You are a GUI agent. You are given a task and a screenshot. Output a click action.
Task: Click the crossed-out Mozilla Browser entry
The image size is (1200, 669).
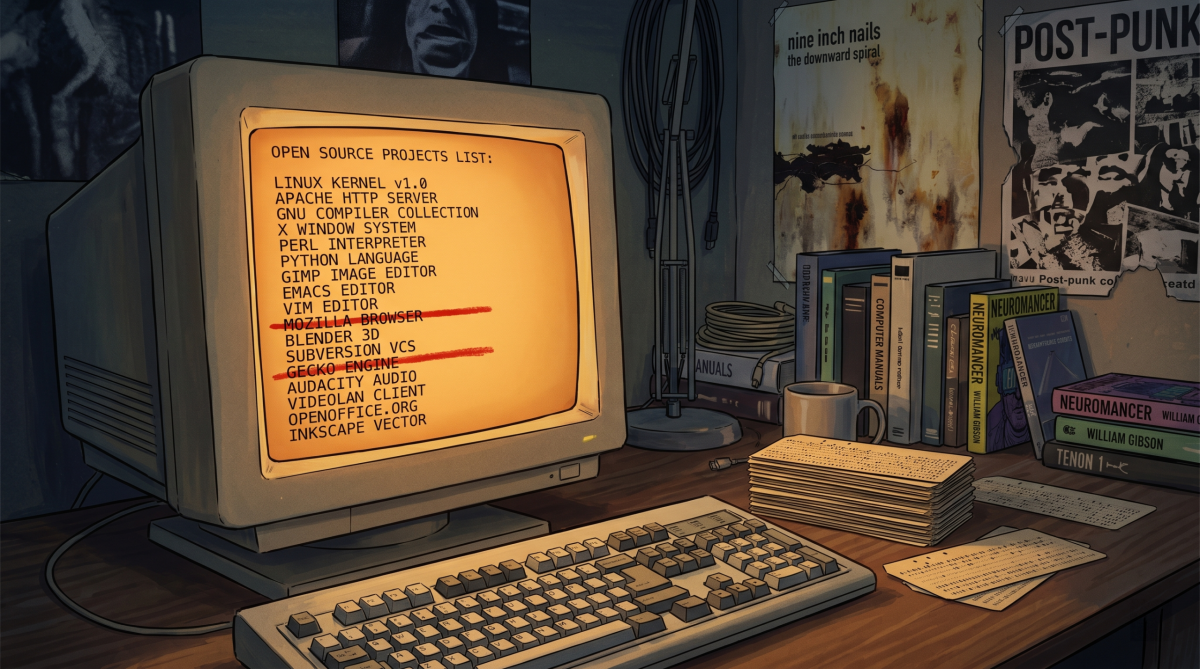353,320
